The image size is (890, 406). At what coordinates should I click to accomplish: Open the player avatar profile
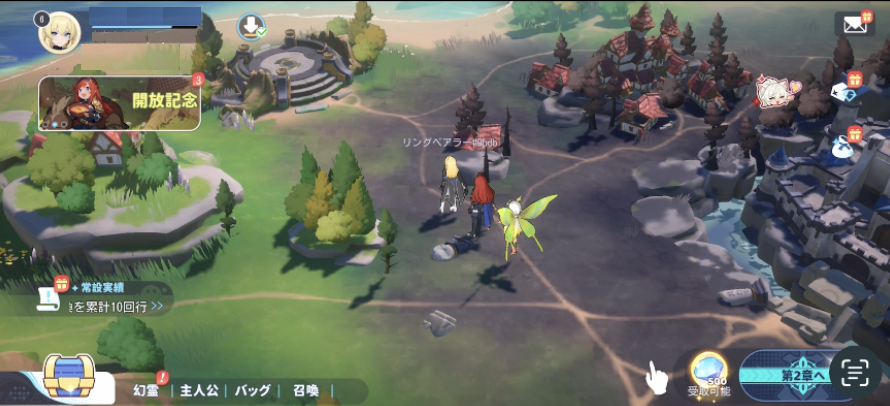coord(59,33)
